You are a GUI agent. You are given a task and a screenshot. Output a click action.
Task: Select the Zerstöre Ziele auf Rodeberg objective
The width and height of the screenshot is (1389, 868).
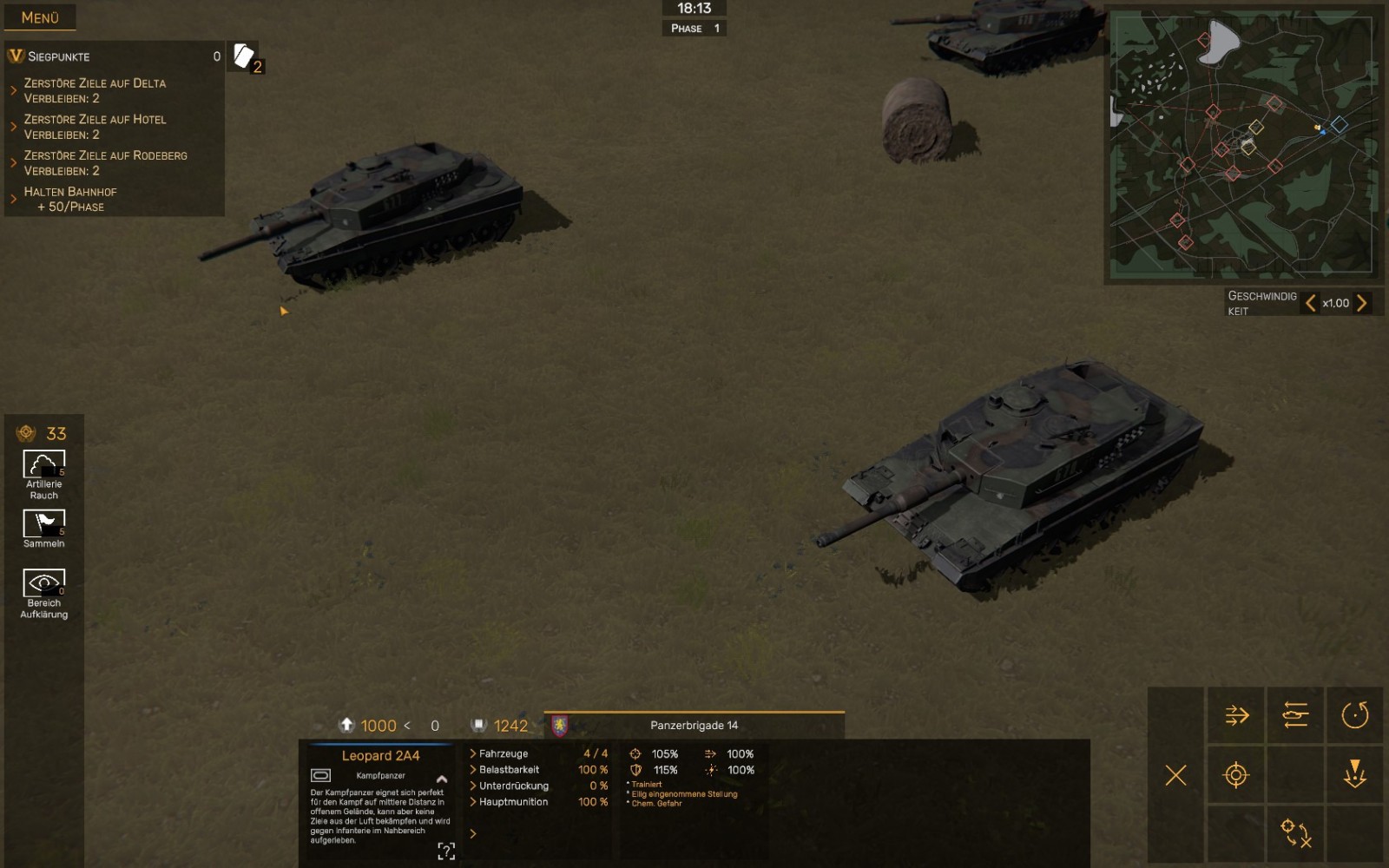click(105, 163)
